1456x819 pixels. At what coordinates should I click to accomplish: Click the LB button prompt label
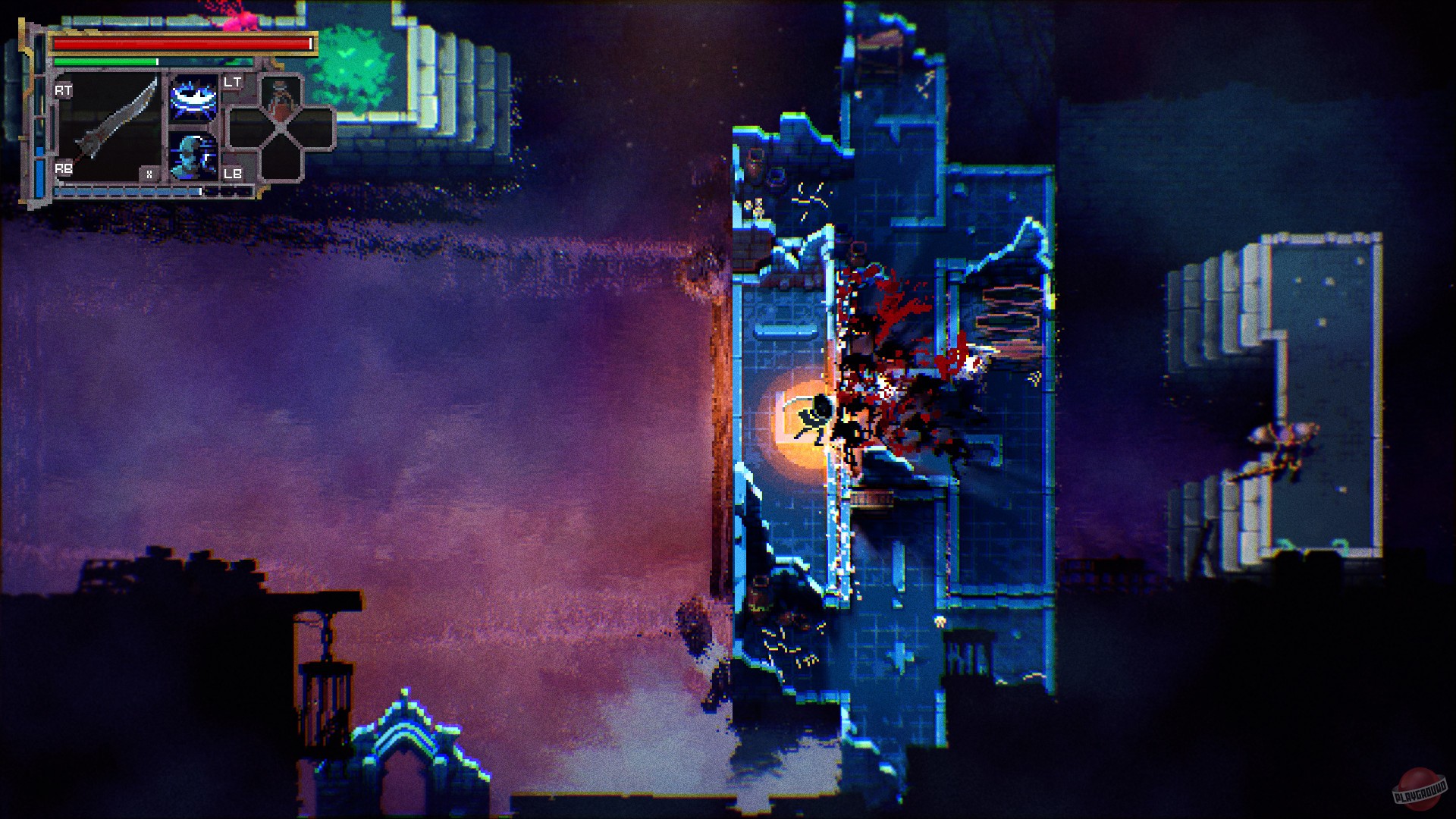coord(234,174)
